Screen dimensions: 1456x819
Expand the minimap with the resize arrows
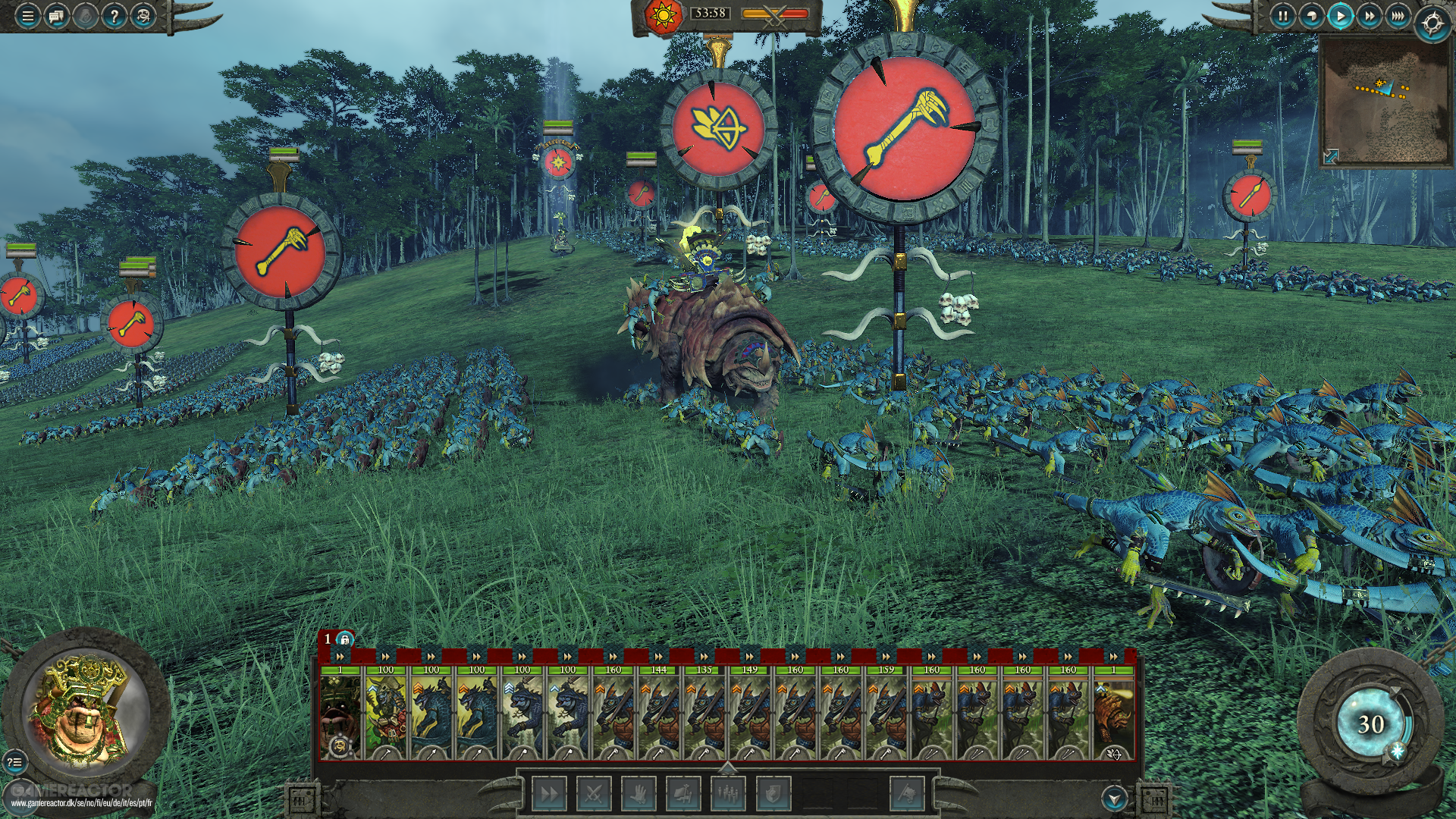1331,156
